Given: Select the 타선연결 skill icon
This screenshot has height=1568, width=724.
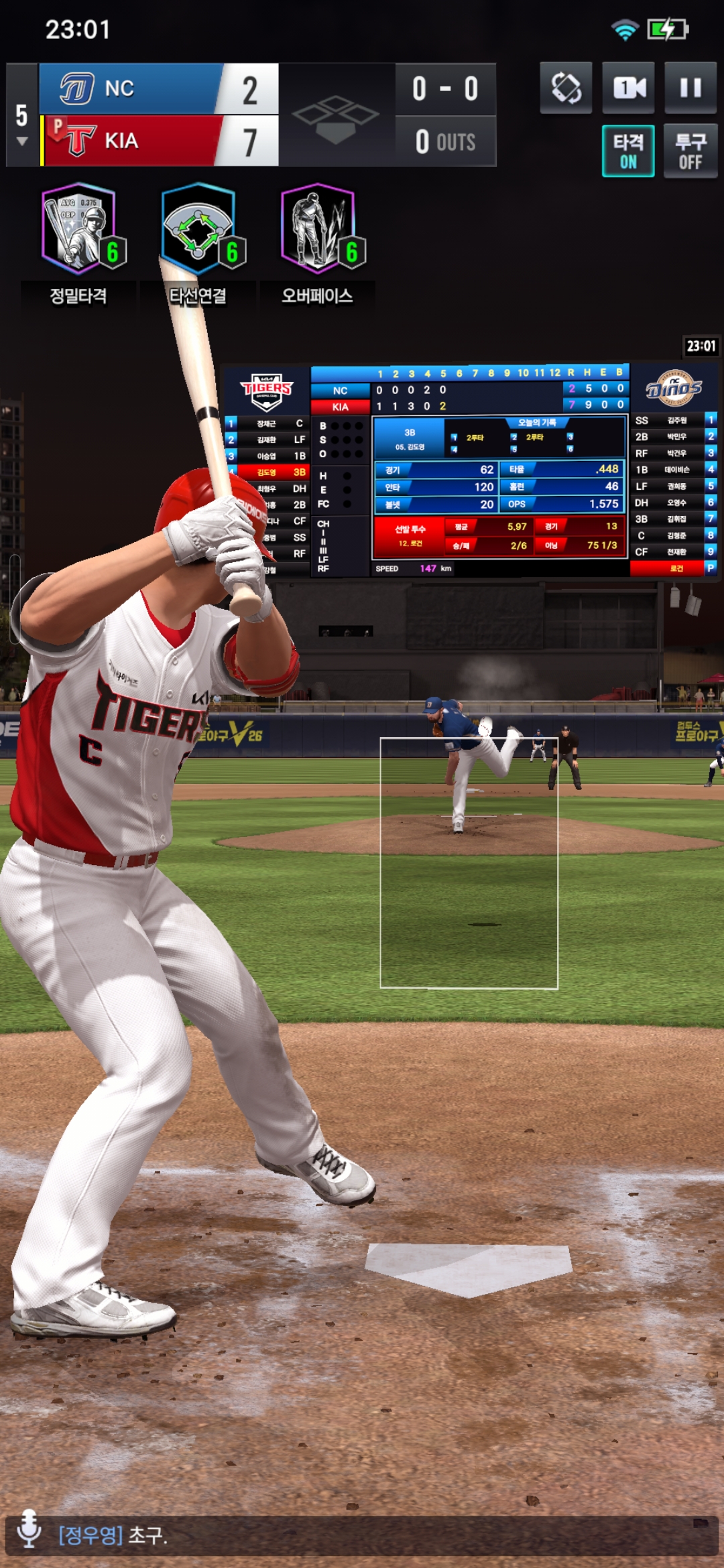Looking at the screenshot, I should (x=198, y=229).
